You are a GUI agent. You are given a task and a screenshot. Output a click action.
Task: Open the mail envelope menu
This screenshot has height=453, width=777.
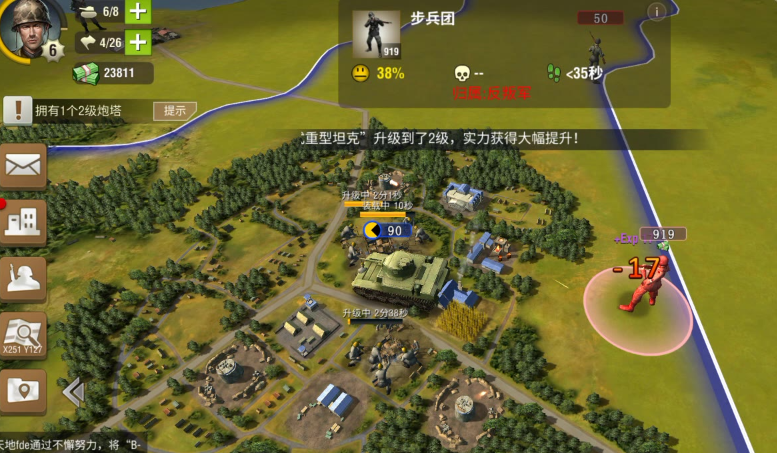click(x=25, y=166)
